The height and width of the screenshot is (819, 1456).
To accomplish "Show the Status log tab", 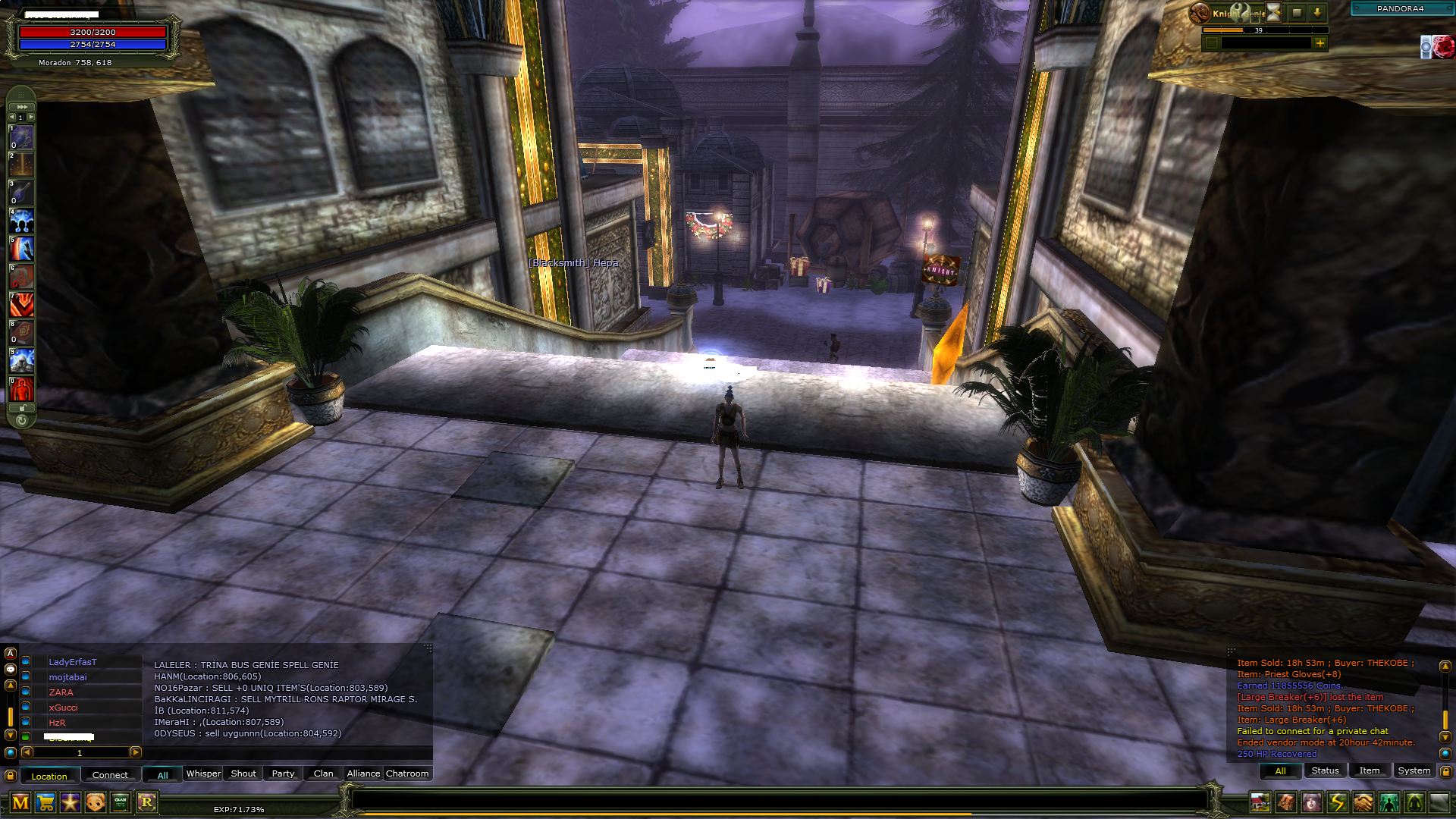I will point(1325,770).
